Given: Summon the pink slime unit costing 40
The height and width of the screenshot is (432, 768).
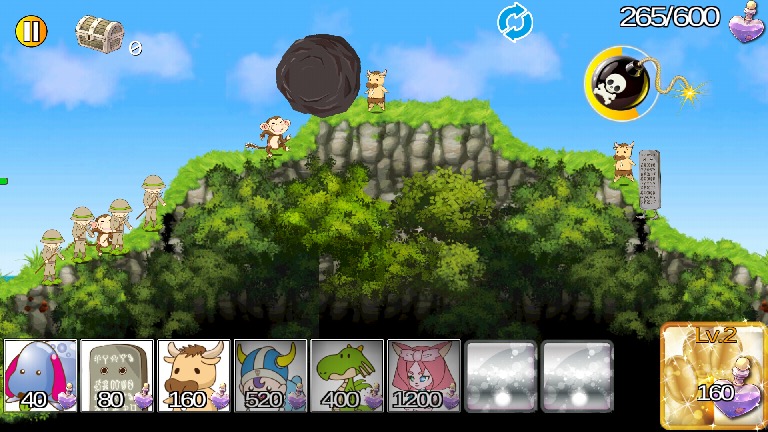Looking at the screenshot, I should pos(40,376).
